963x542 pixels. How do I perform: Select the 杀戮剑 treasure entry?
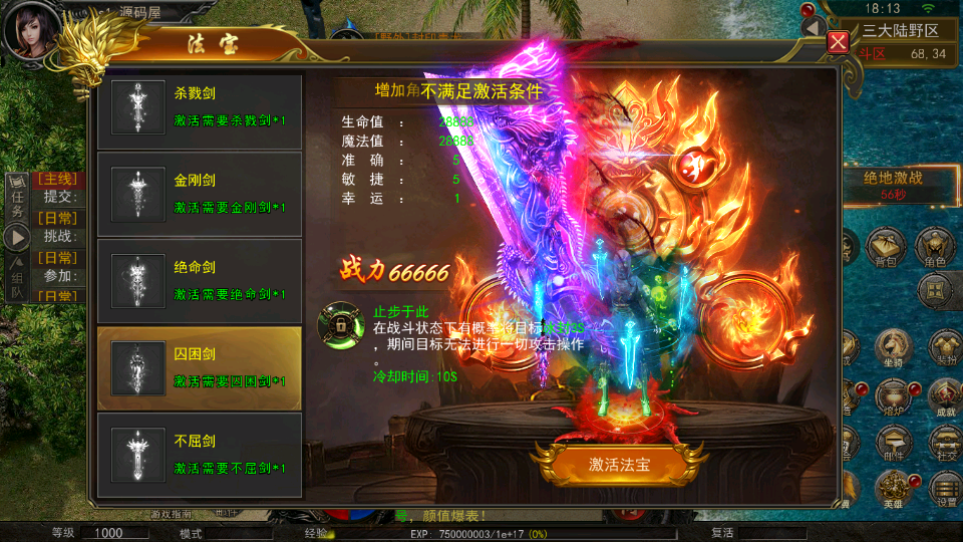tap(199, 108)
